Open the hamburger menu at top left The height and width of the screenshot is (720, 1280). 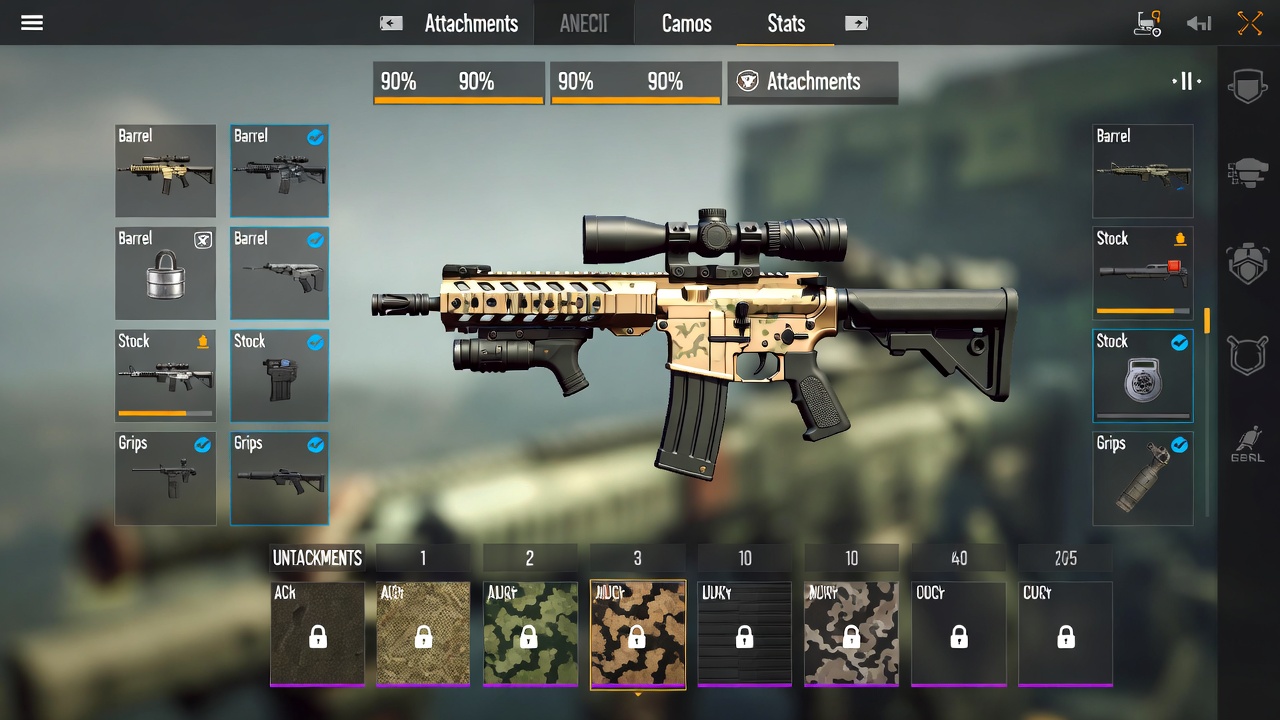pyautogui.click(x=32, y=23)
